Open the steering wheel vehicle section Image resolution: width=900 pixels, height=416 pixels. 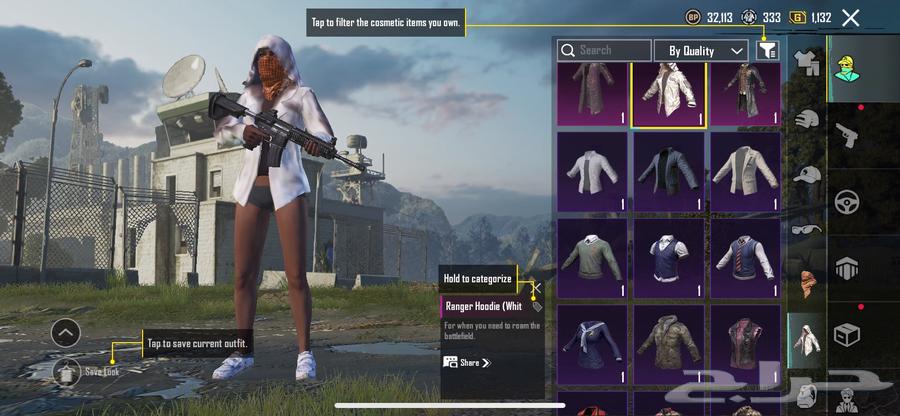tap(847, 201)
